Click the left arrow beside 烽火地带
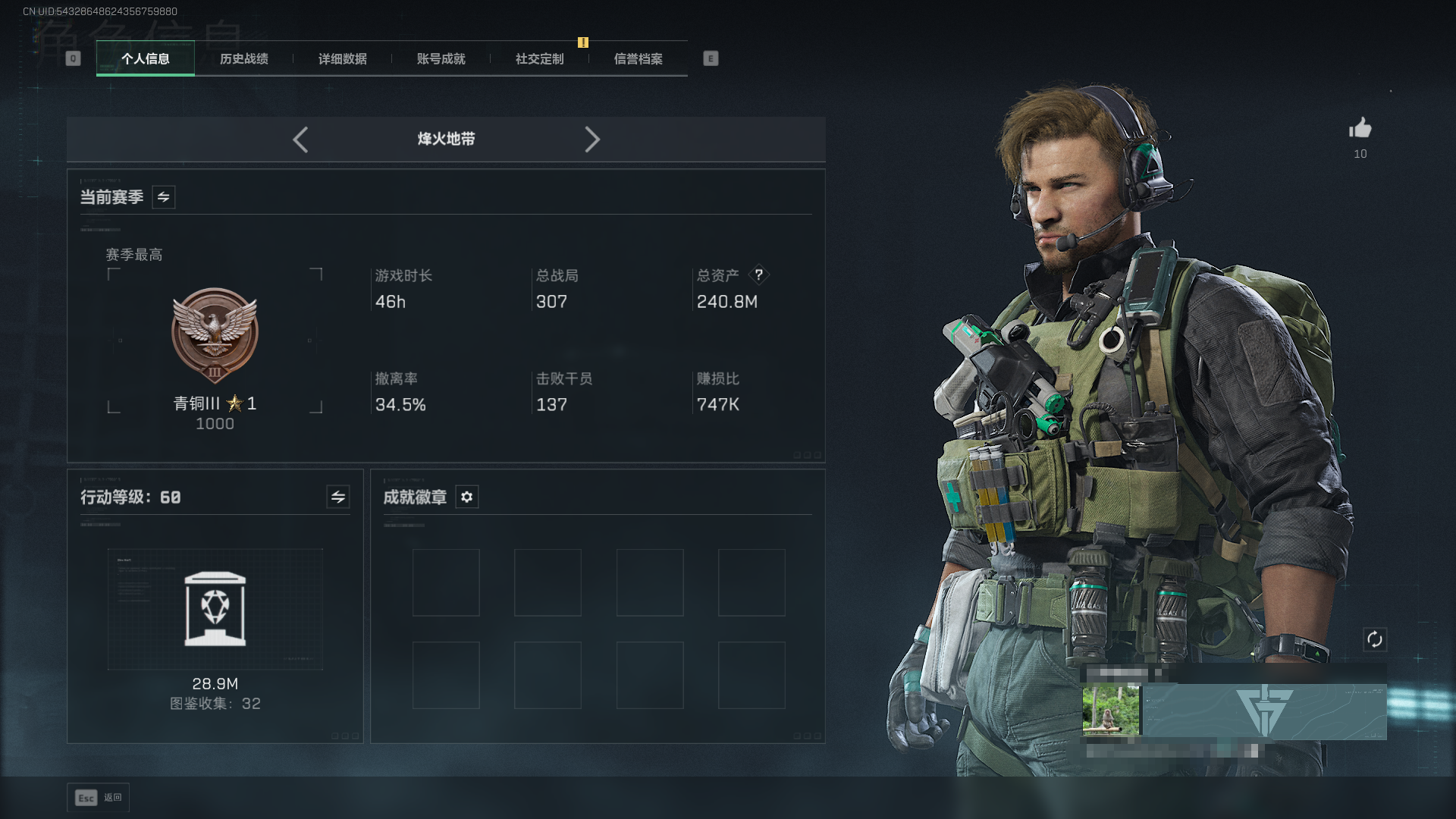The height and width of the screenshot is (819, 1456). pyautogui.click(x=300, y=140)
